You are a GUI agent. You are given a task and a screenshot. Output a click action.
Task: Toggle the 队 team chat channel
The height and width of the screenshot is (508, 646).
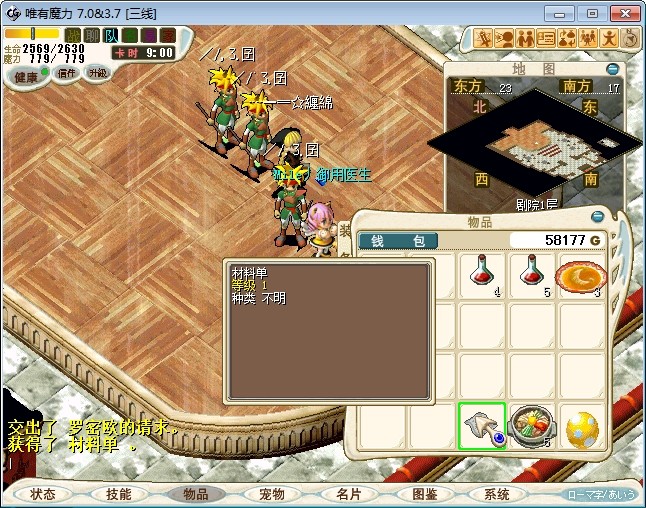112,35
